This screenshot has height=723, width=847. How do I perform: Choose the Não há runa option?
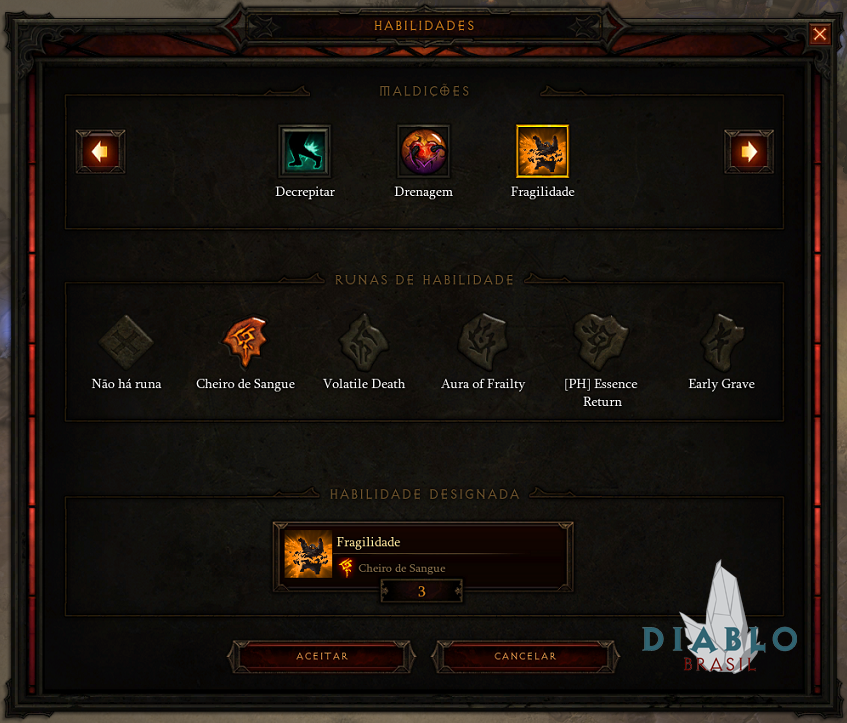(x=126, y=343)
